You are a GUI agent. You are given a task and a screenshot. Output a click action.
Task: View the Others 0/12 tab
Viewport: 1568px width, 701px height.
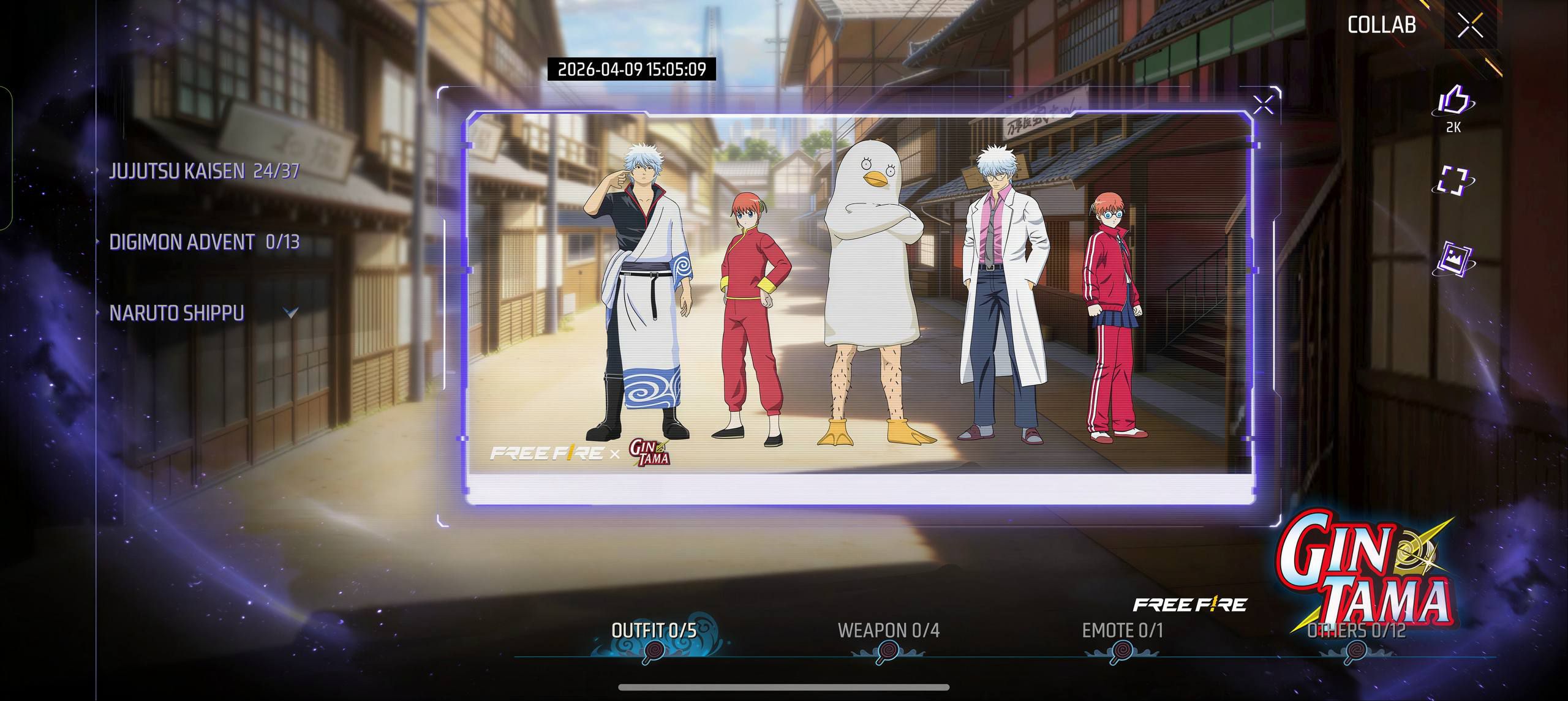click(x=1356, y=631)
